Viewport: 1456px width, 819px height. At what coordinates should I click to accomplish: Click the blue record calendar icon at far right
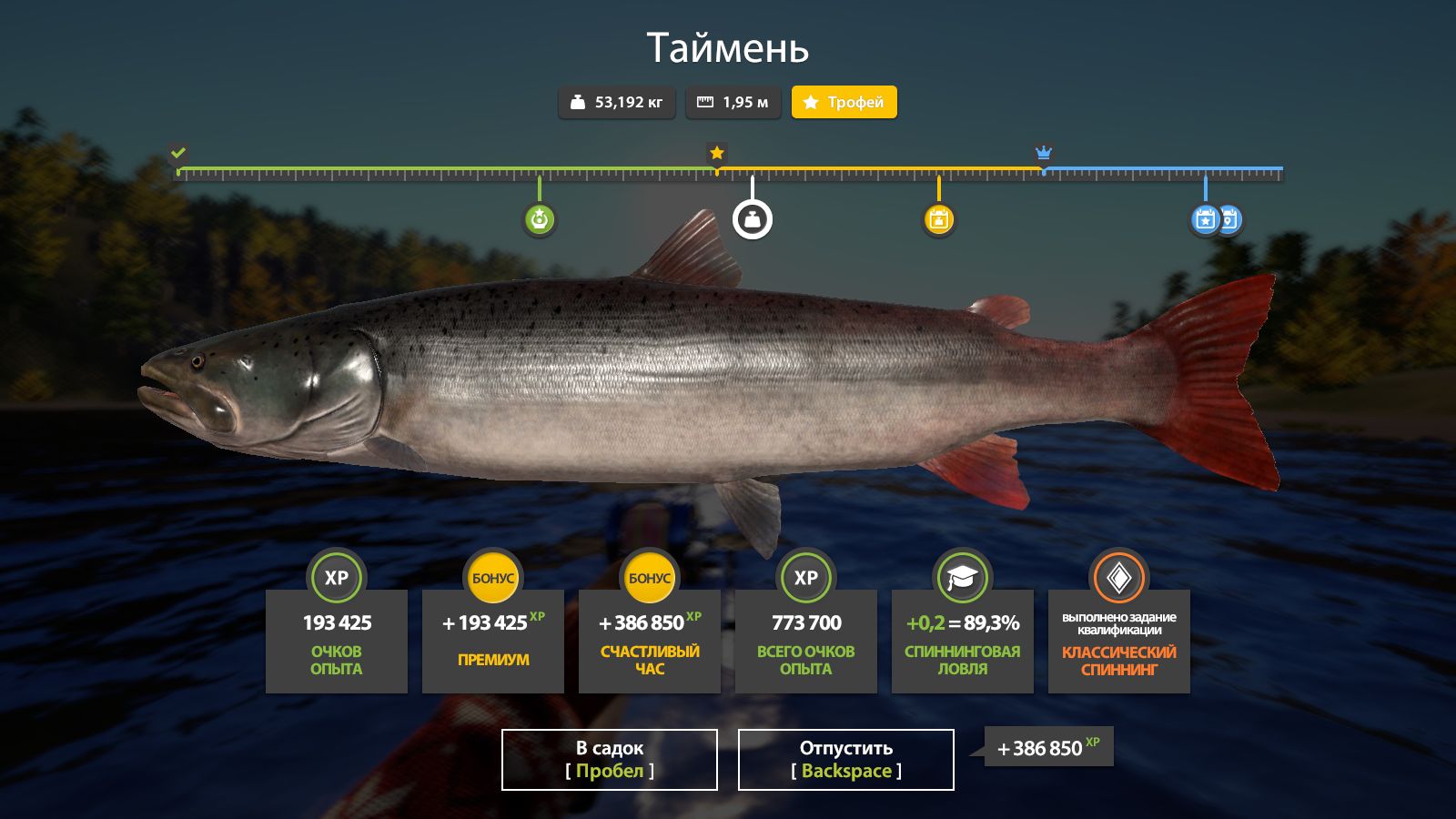pos(1229,219)
